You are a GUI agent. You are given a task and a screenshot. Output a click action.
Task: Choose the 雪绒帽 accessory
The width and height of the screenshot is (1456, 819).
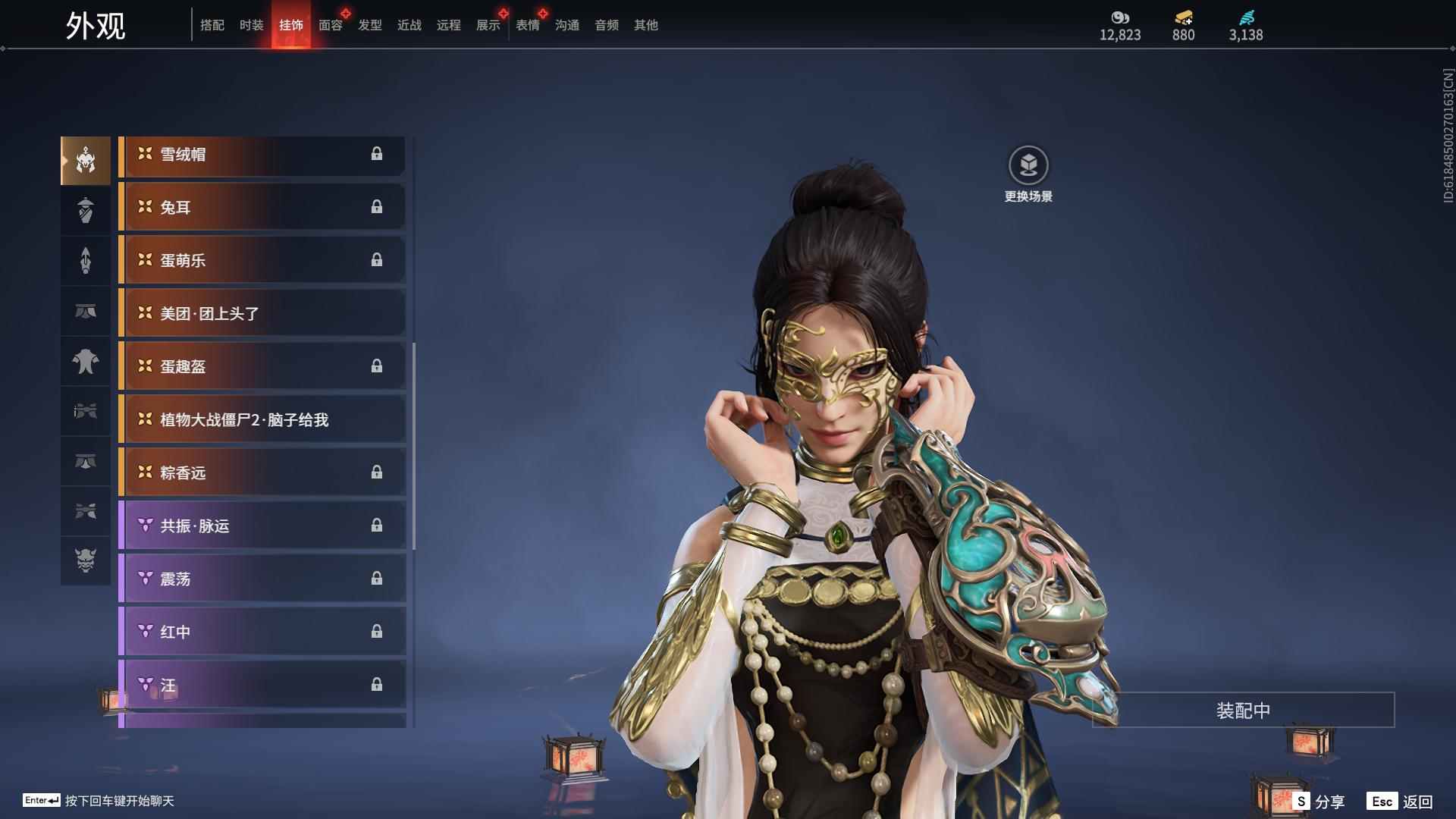pyautogui.click(x=262, y=155)
